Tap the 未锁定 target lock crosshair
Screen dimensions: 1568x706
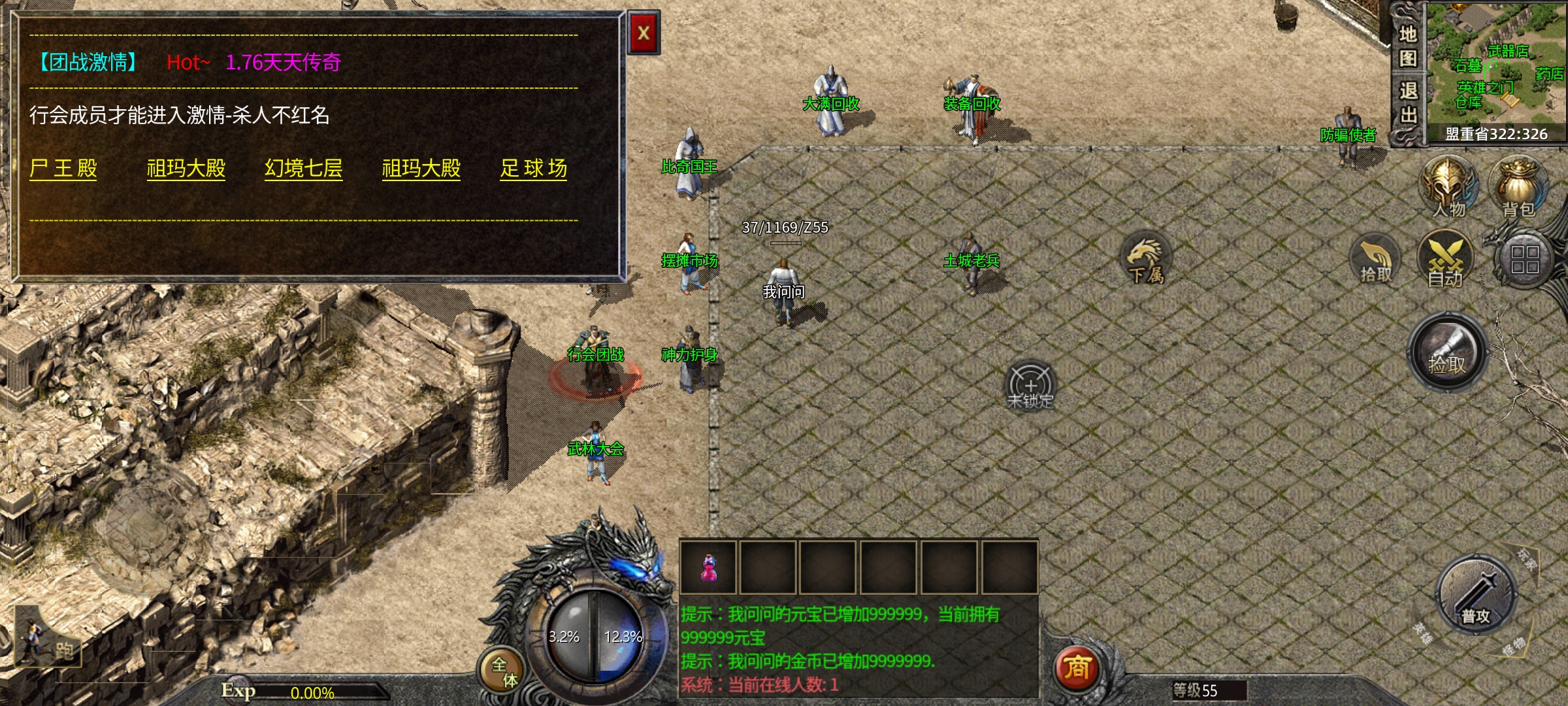[x=1030, y=386]
